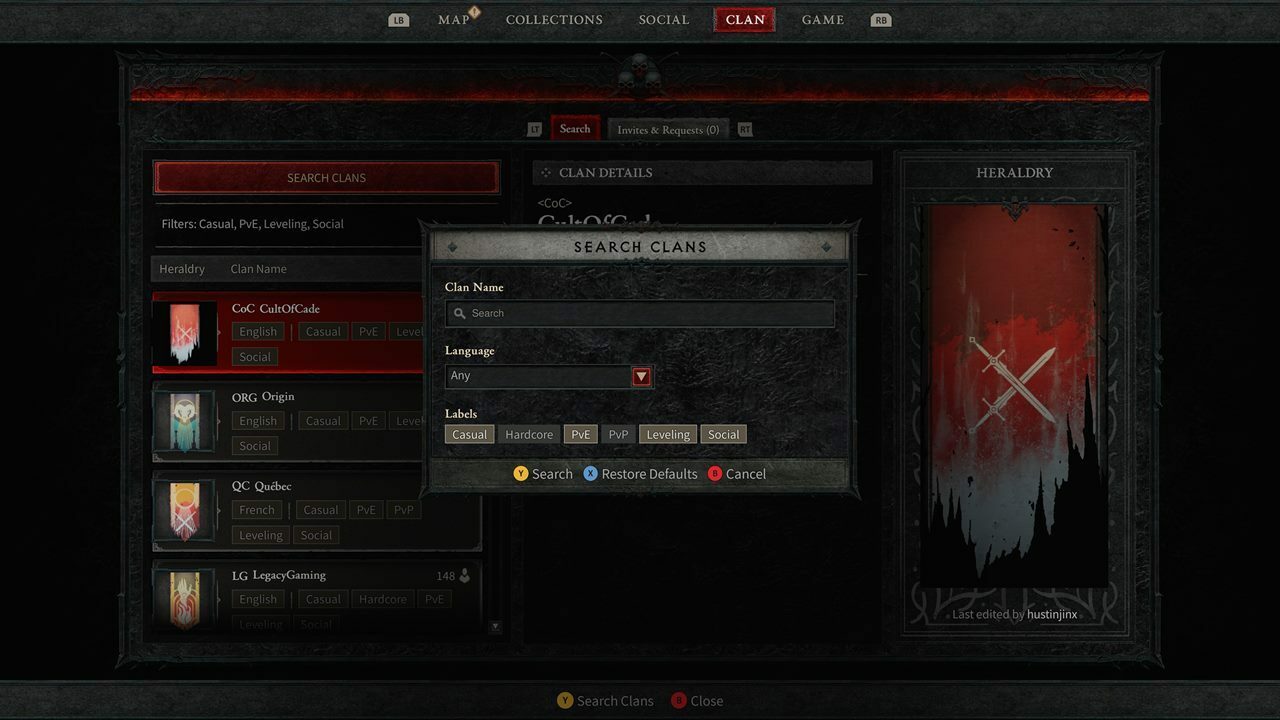This screenshot has height=720, width=1280.
Task: Select the Game tab
Action: tap(822, 20)
